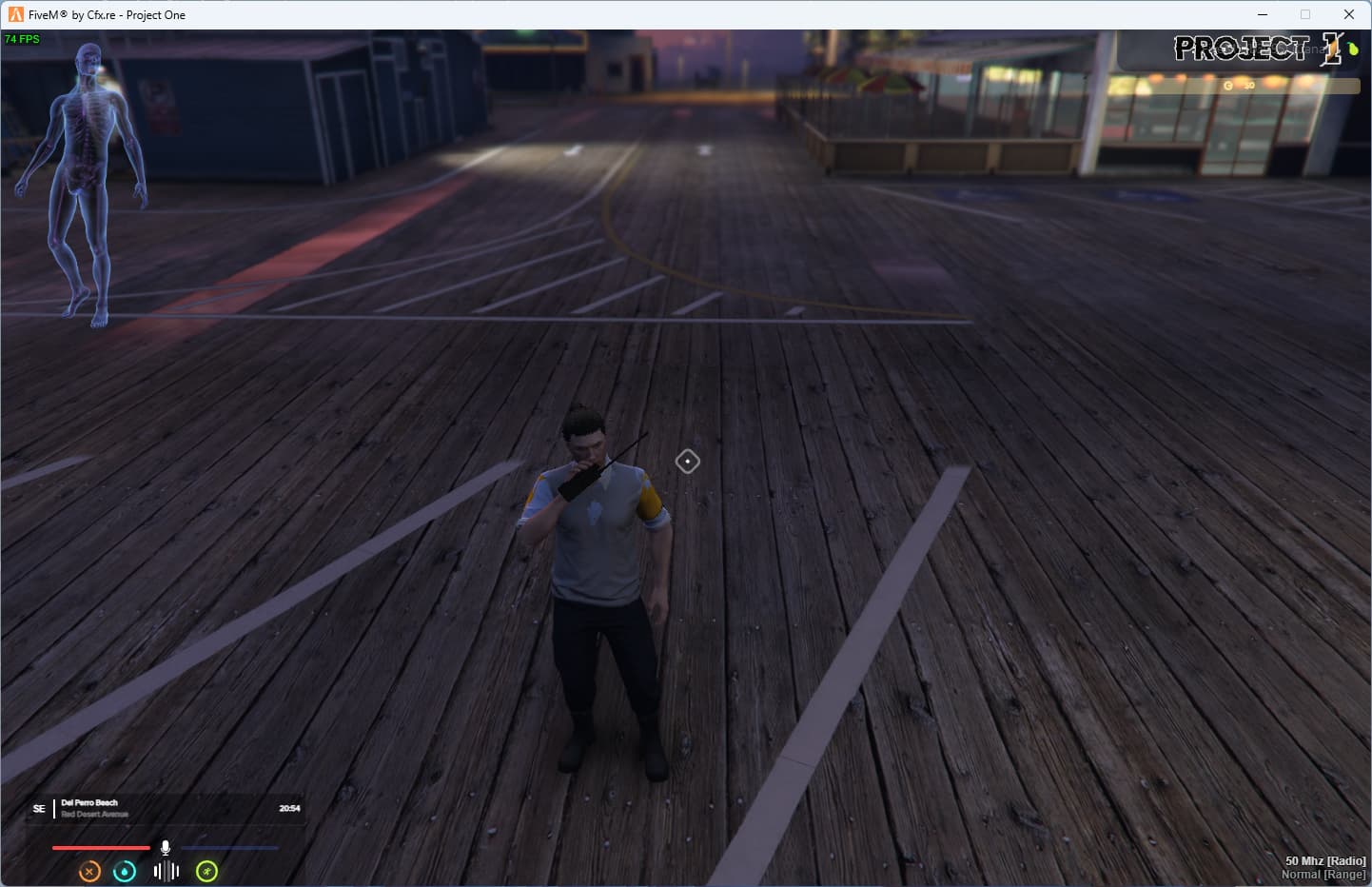Image resolution: width=1372 pixels, height=887 pixels.
Task: Click the orange hunger status icon
Action: (88, 871)
